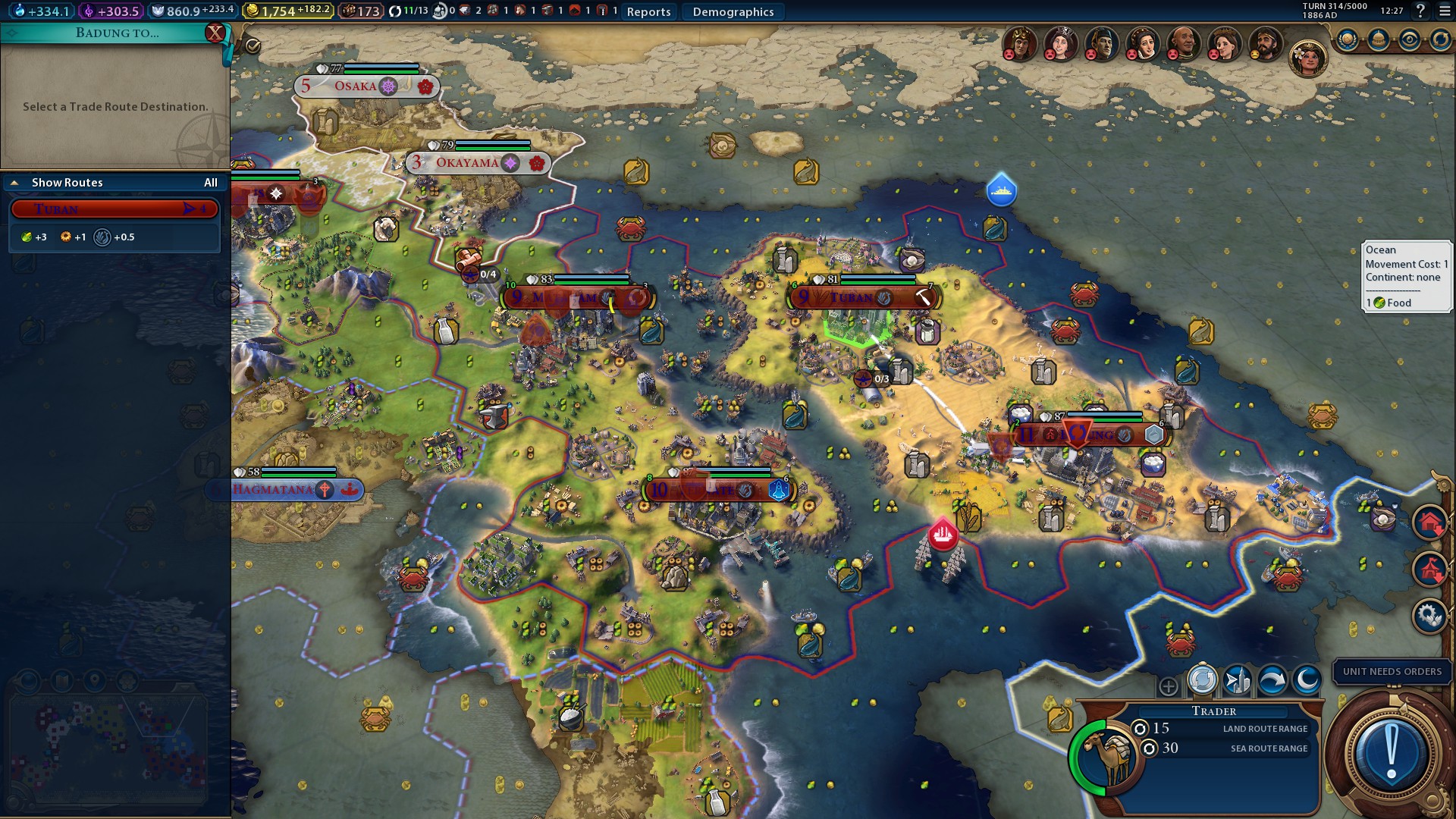Open the Espionage eye icon in top right
Image resolution: width=1456 pixels, height=819 pixels.
(1409, 38)
